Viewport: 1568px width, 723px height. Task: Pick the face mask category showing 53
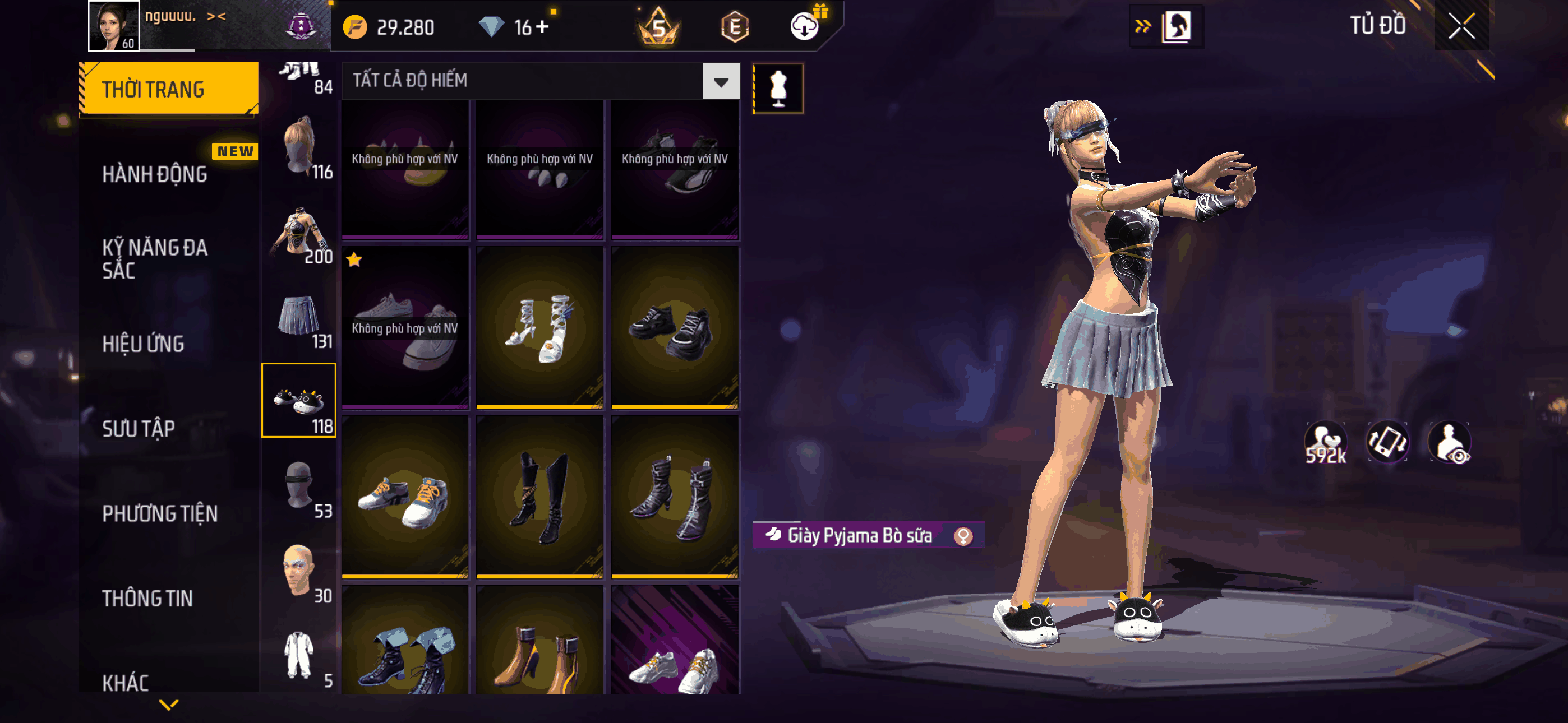tap(299, 487)
